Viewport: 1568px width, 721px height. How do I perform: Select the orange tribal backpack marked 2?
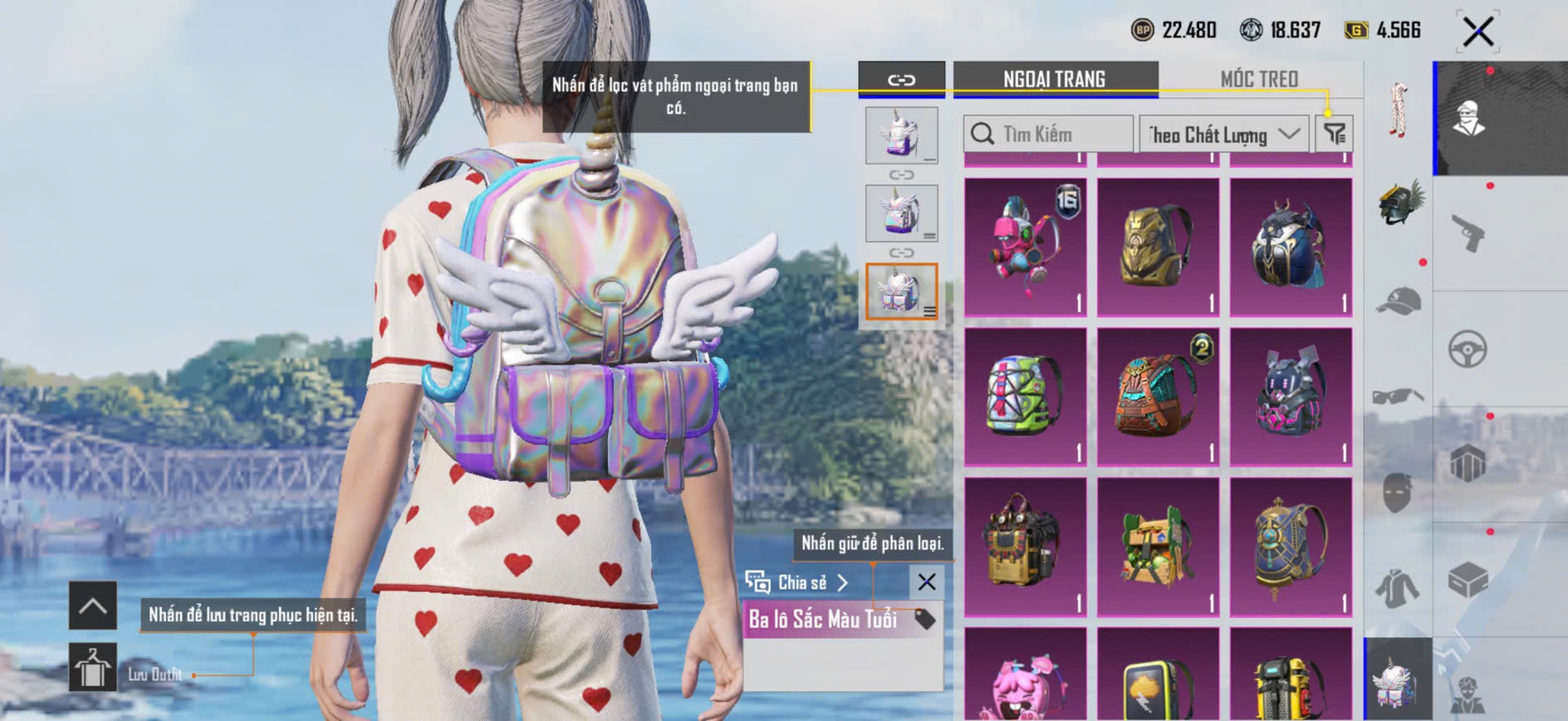[1158, 396]
